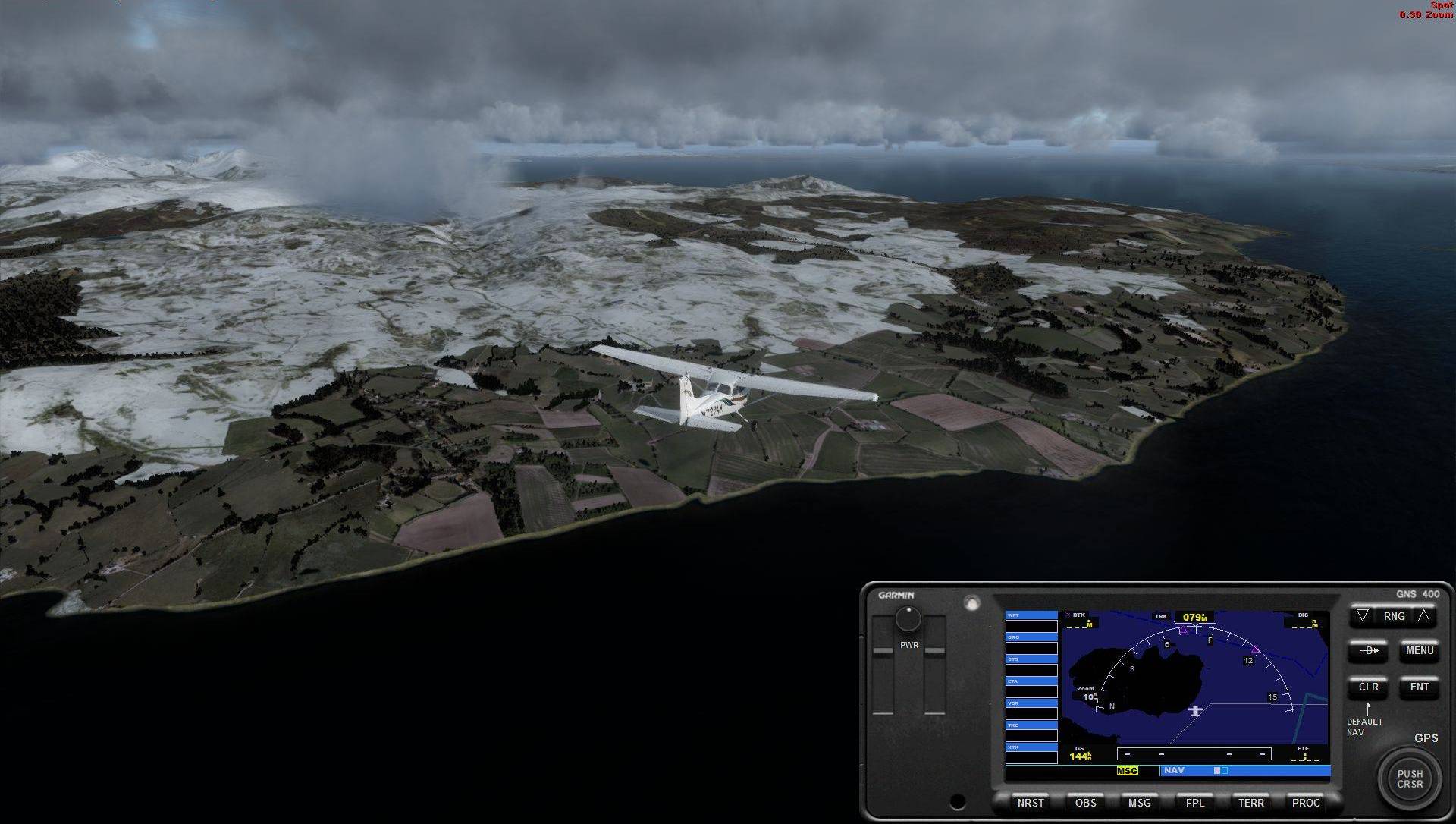Activate the OBS button on the GPS
The image size is (1456, 824).
1085,803
